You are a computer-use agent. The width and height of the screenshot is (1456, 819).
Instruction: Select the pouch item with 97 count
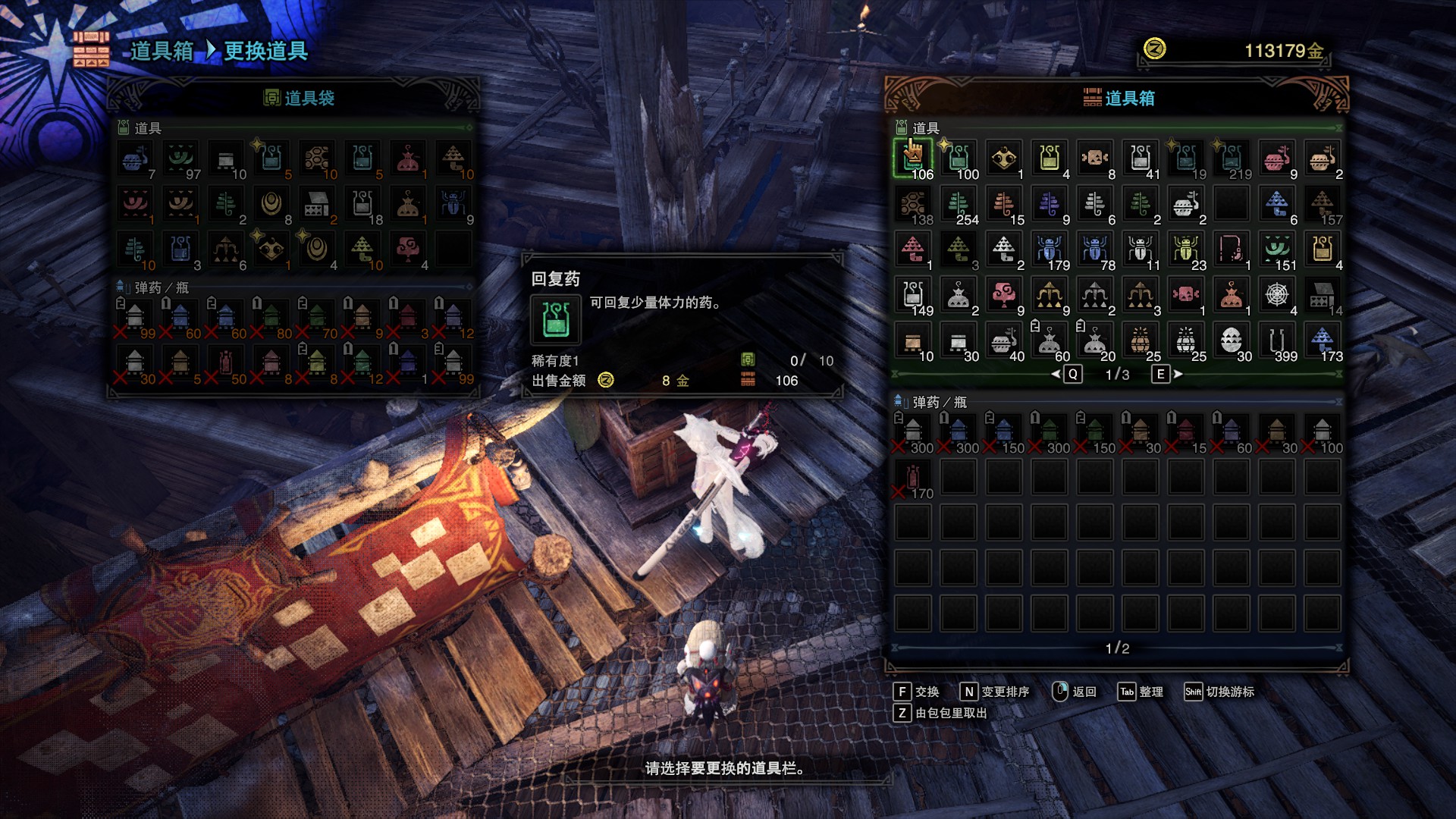coord(180,159)
